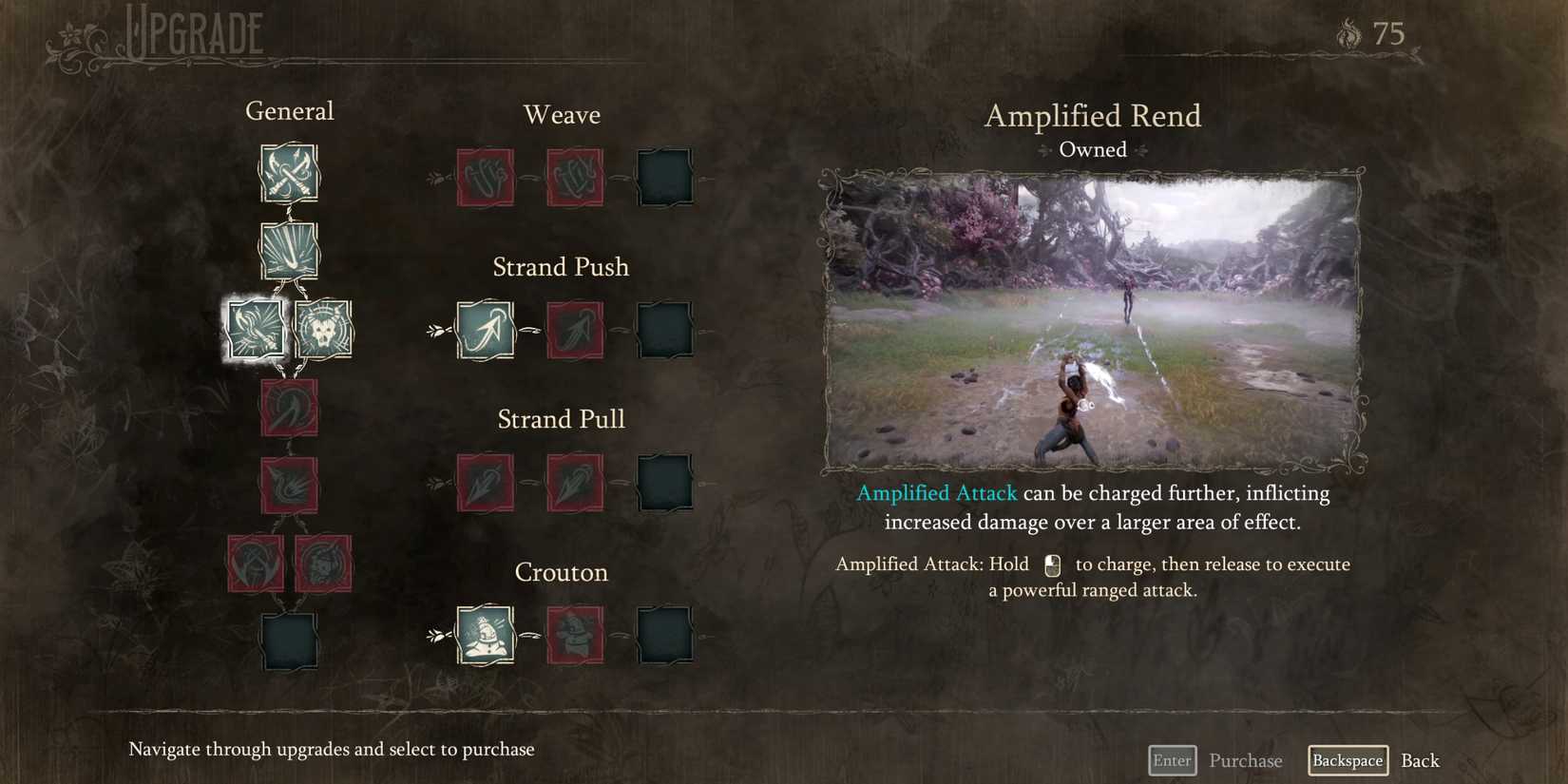Select the second Weave upgrade node
Screen dimensions: 1568x784
pos(574,177)
